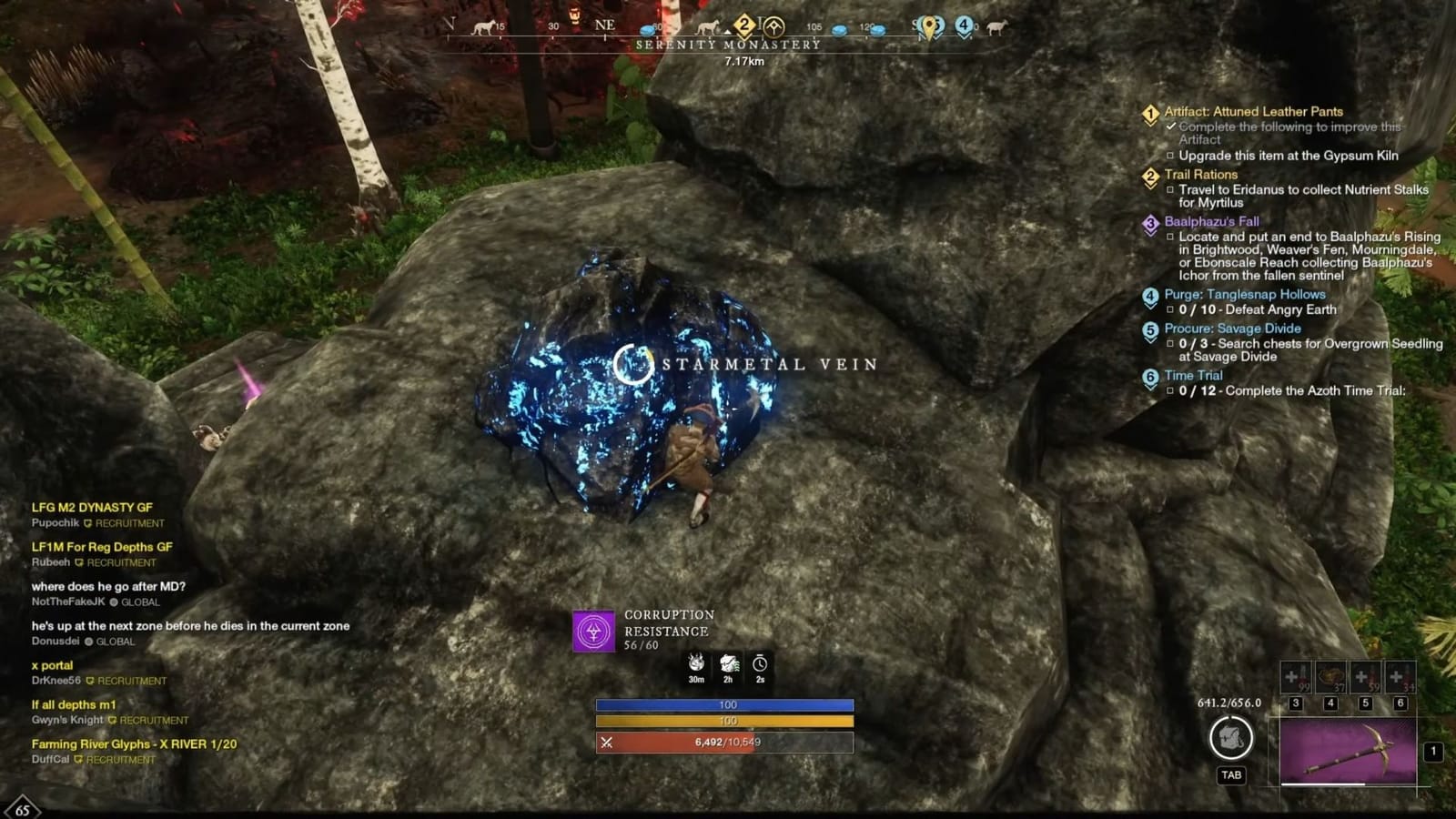The width and height of the screenshot is (1456, 819).
Task: Collapse the Time Trial quest entry chevron
Action: pos(1151,386)
